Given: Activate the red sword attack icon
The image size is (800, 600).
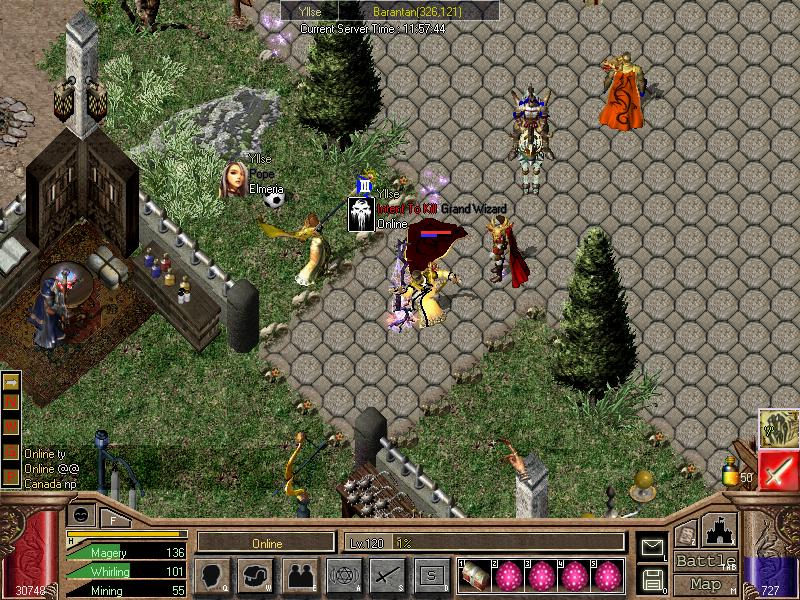Looking at the screenshot, I should (778, 470).
